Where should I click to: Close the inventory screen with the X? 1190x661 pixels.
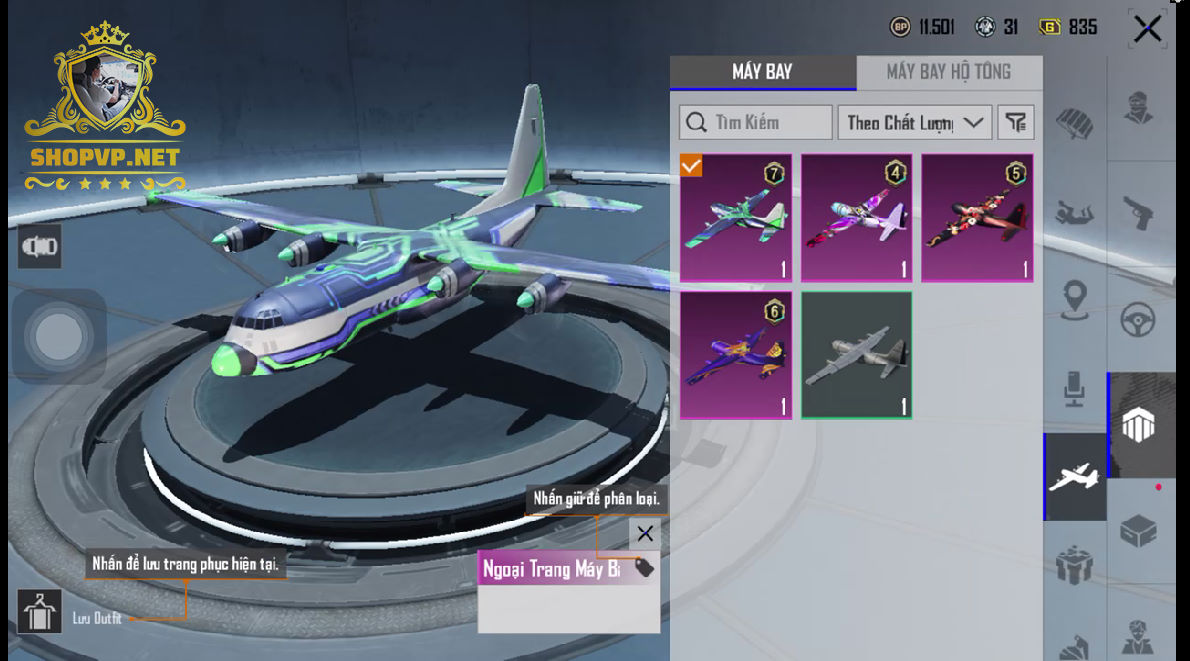point(1147,29)
